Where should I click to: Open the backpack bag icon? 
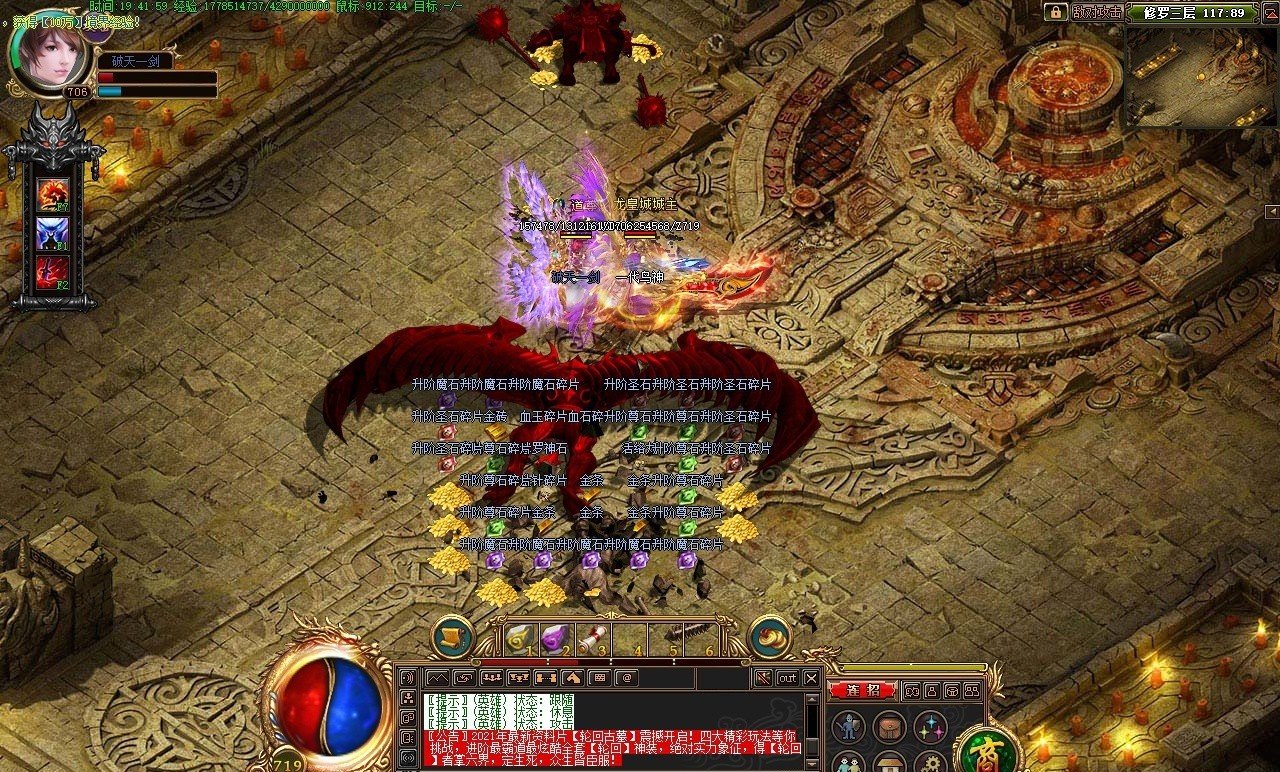coord(889,727)
